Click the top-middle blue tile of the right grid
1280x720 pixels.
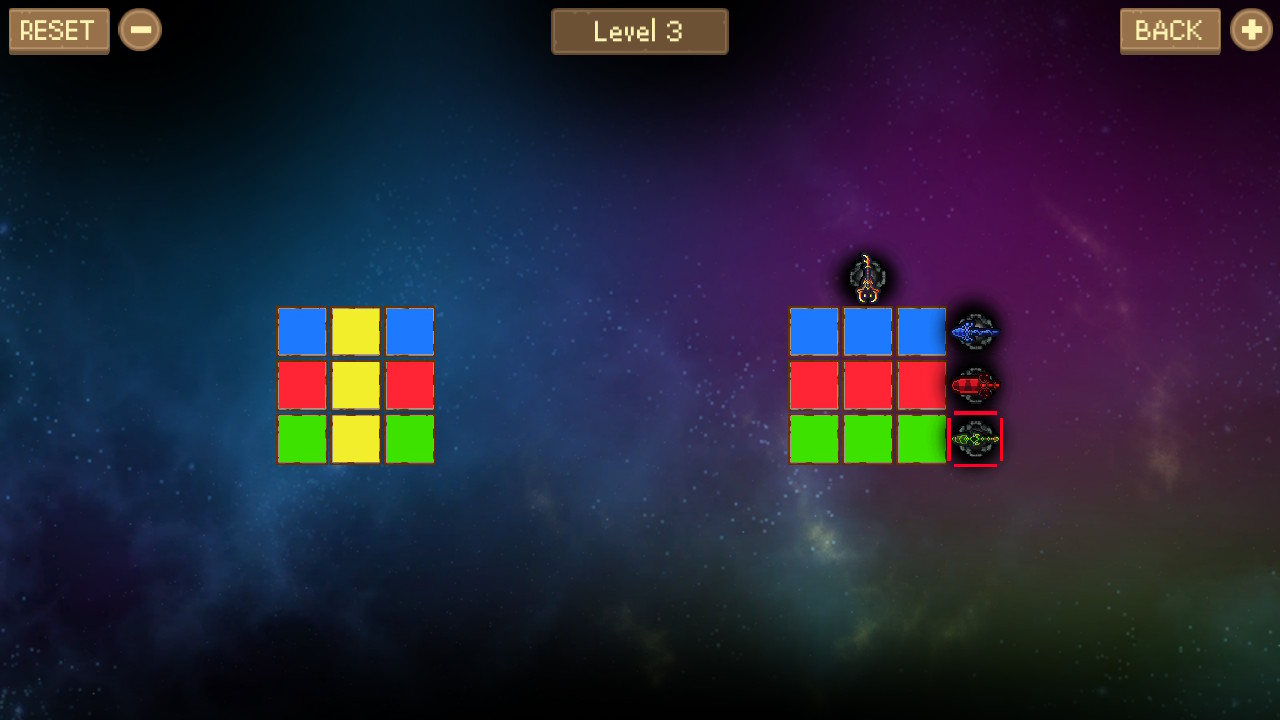866,331
